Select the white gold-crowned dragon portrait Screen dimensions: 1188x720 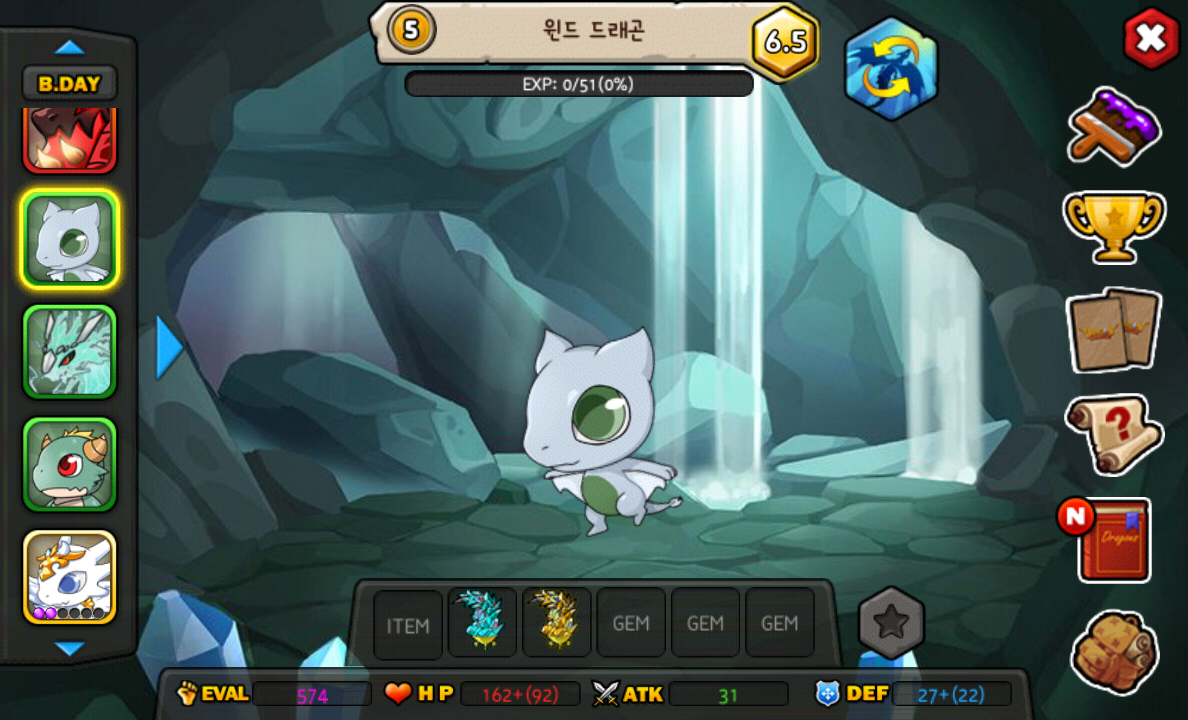pos(69,577)
